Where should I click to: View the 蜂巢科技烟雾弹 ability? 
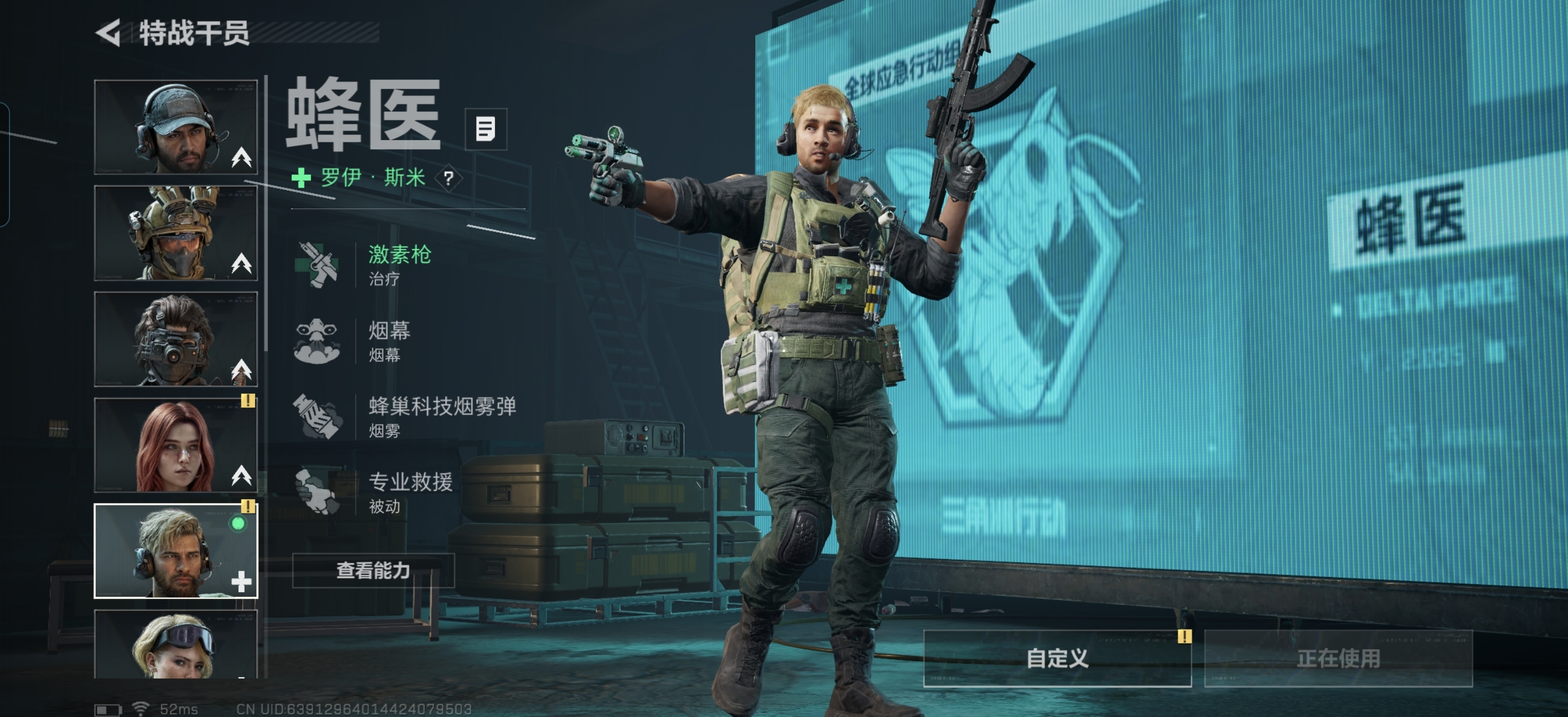(x=441, y=417)
